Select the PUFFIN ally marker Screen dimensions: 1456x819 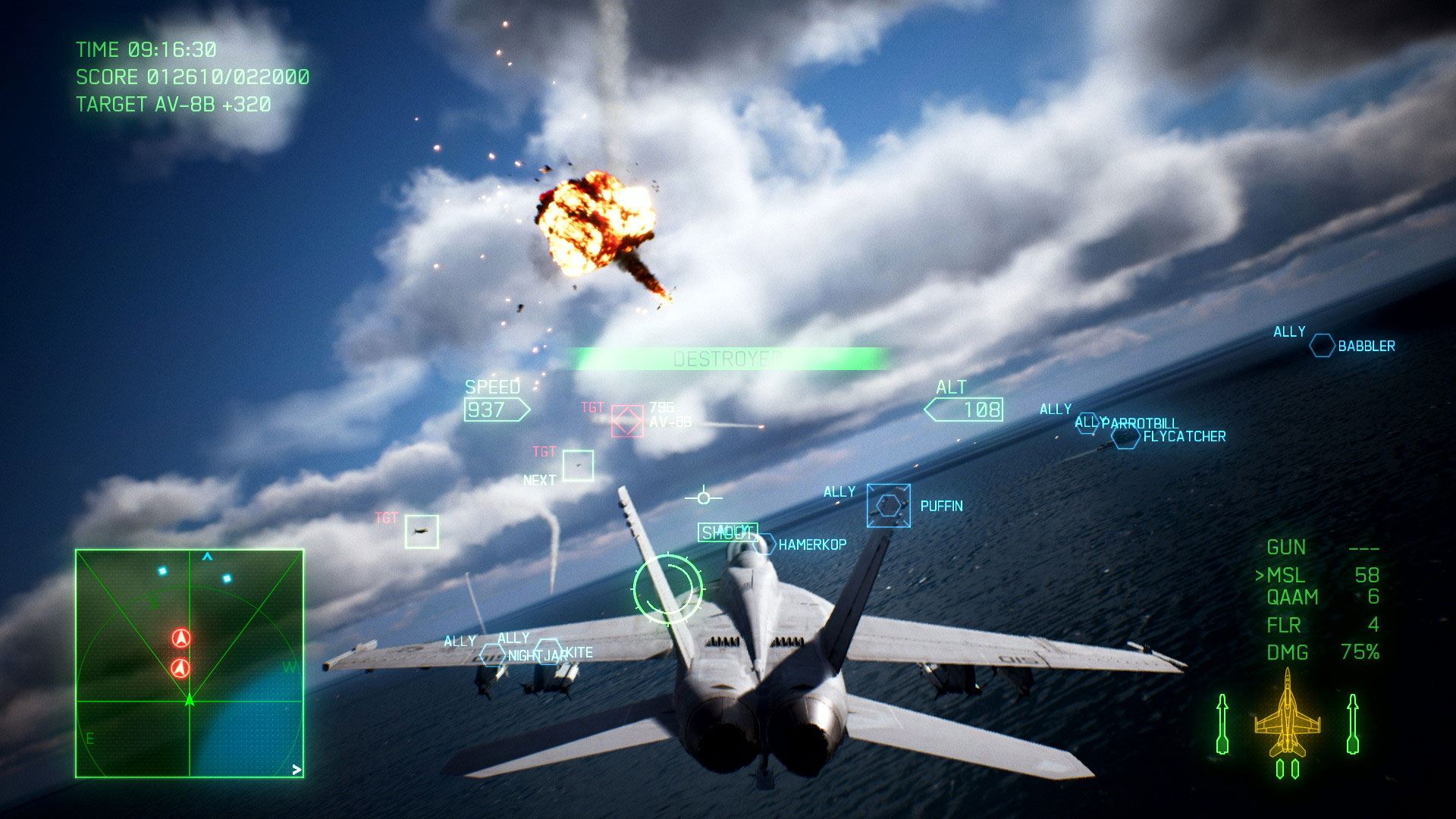[x=889, y=505]
